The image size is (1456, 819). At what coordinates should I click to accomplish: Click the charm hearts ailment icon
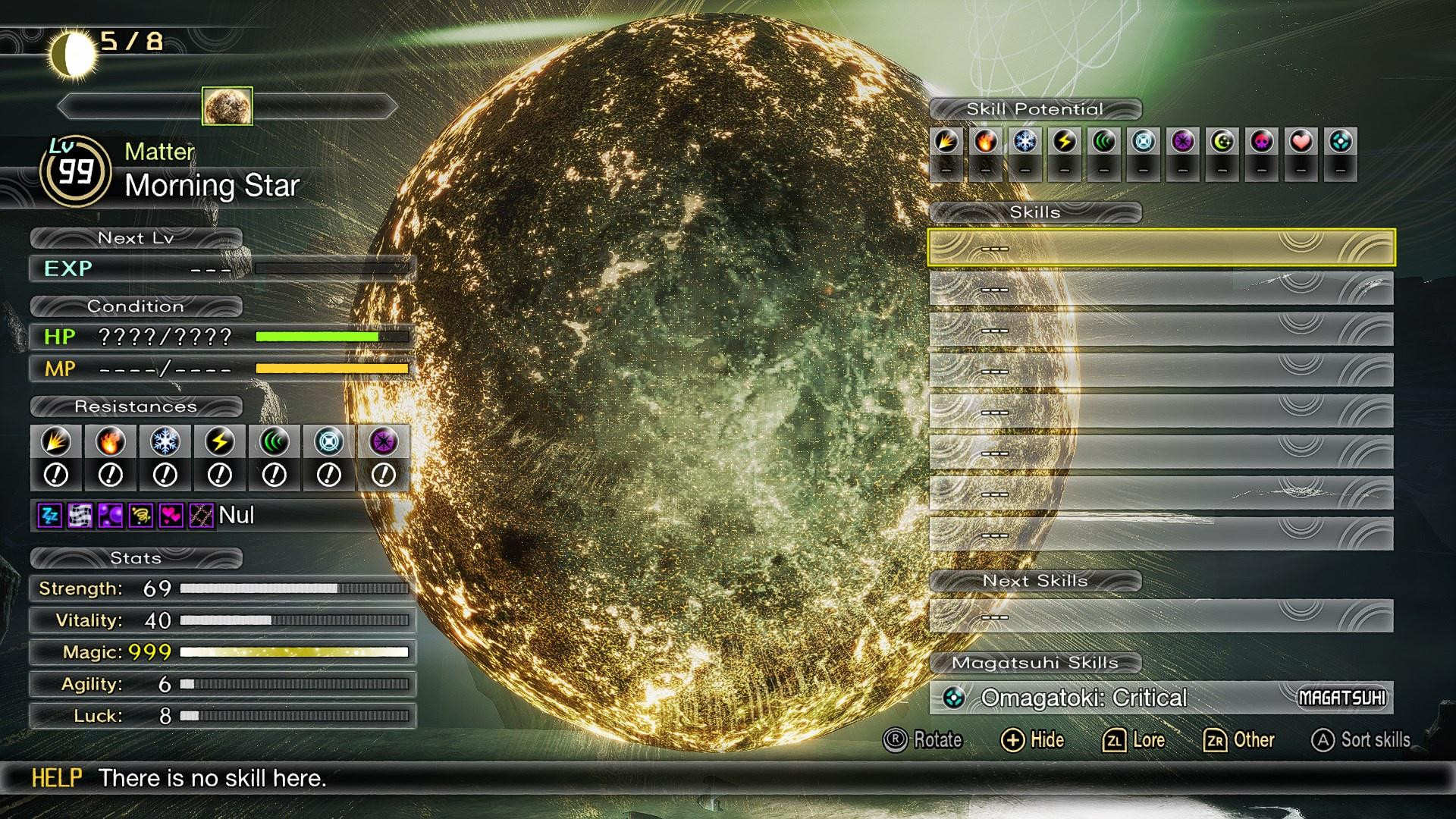click(168, 516)
